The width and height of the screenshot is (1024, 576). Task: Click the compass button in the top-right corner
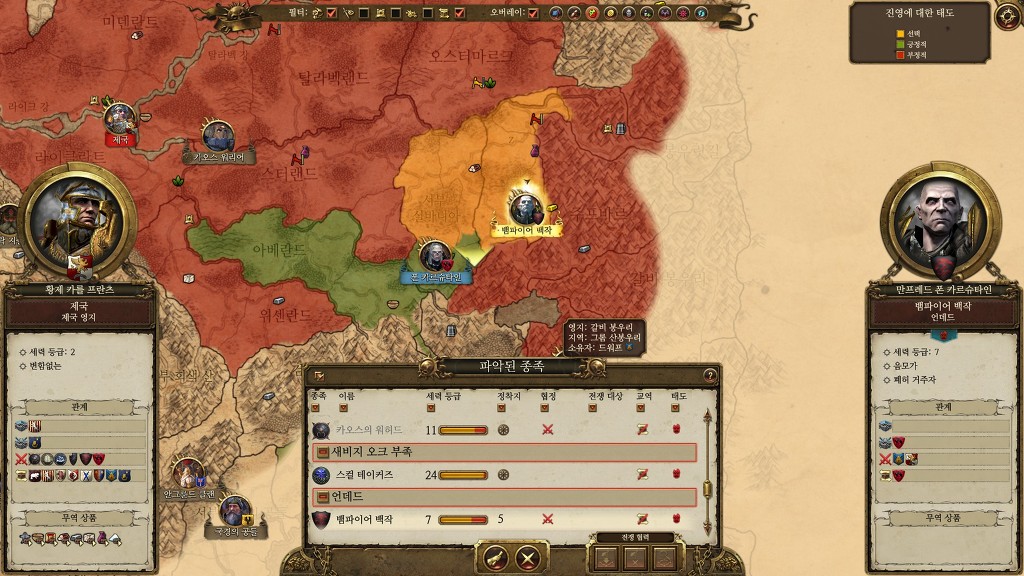[x=1007, y=16]
